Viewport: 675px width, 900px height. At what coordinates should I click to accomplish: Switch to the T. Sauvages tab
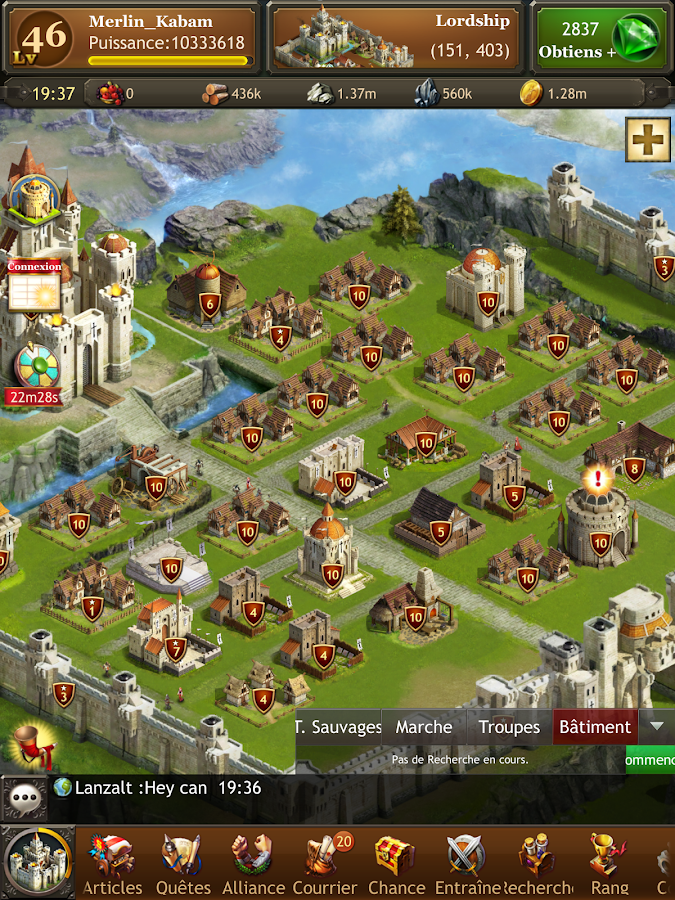(x=339, y=727)
